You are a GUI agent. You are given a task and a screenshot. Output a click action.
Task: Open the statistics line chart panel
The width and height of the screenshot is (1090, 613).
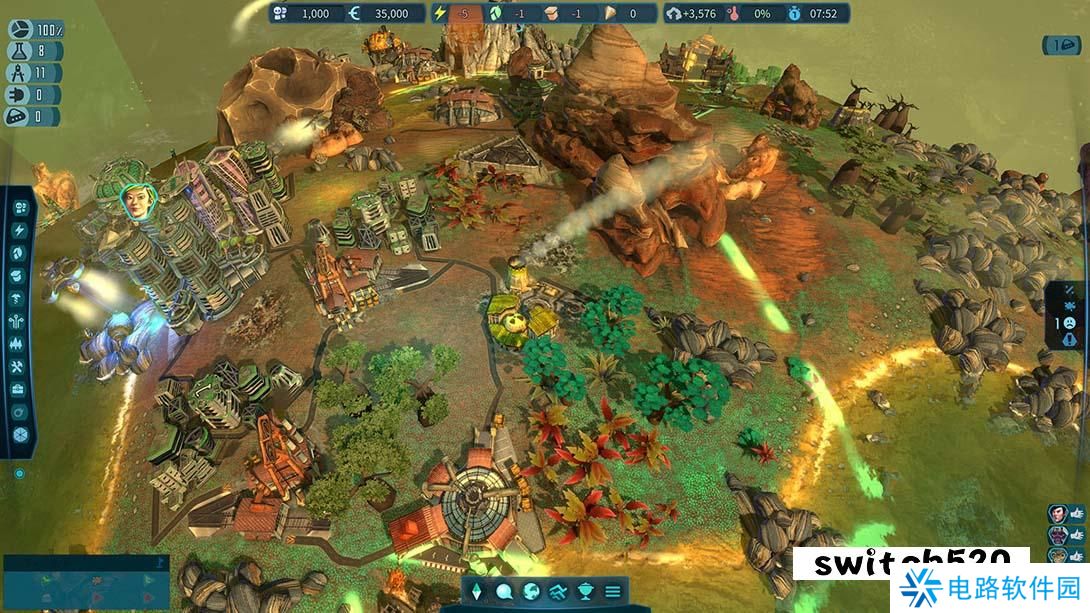[559, 591]
